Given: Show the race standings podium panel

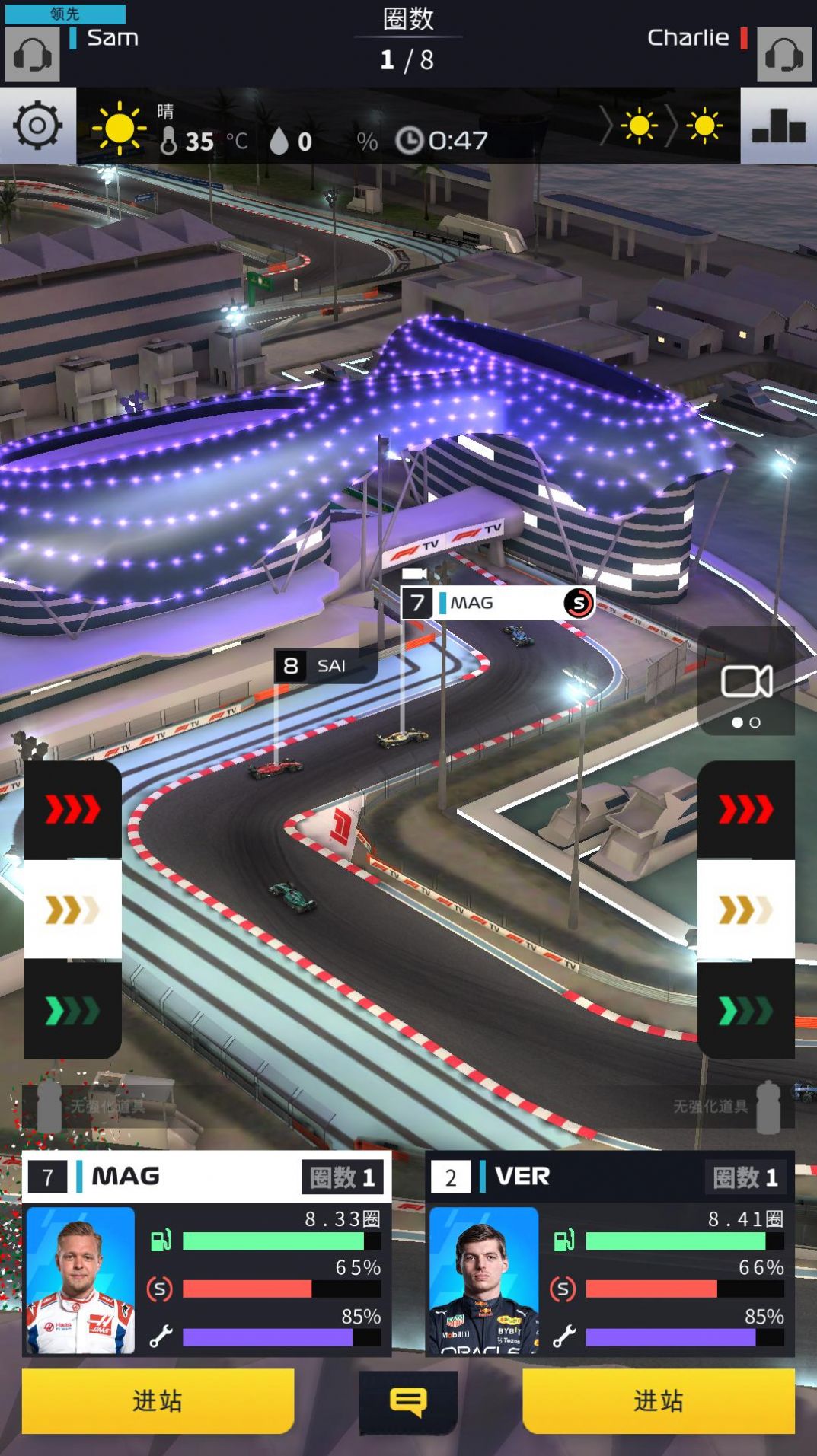Looking at the screenshot, I should click(778, 126).
